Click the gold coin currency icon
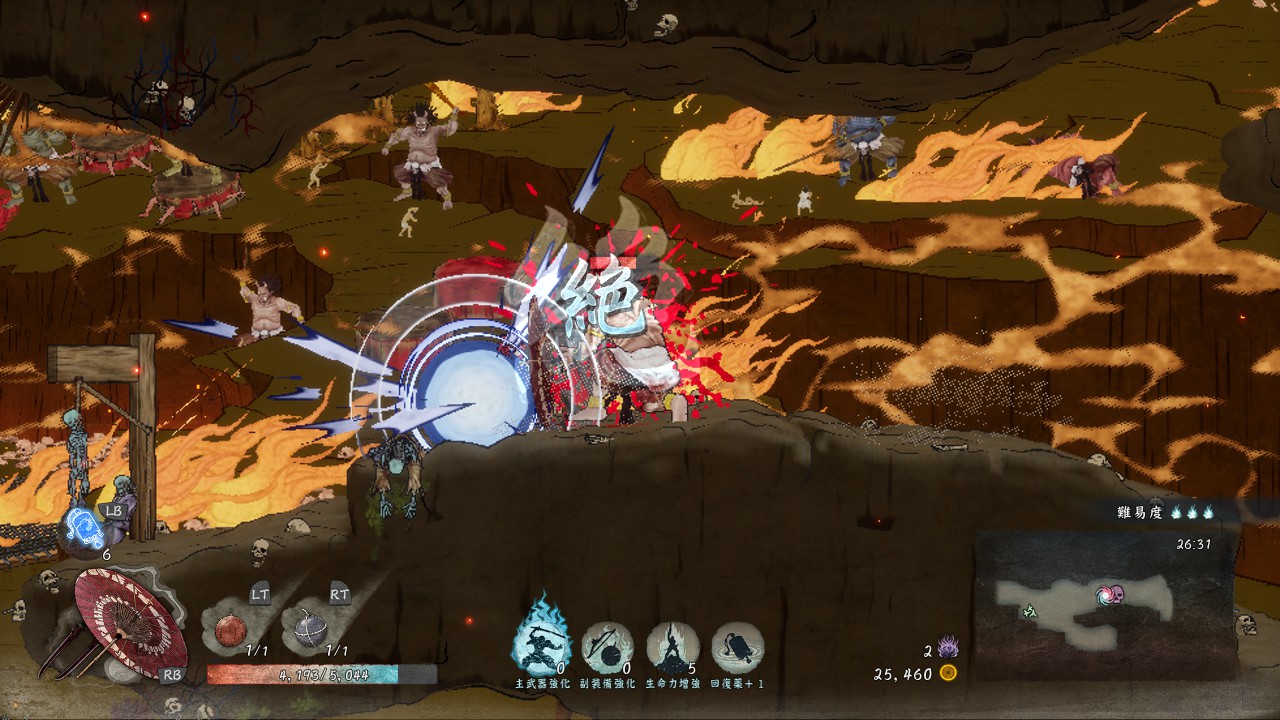 948,674
